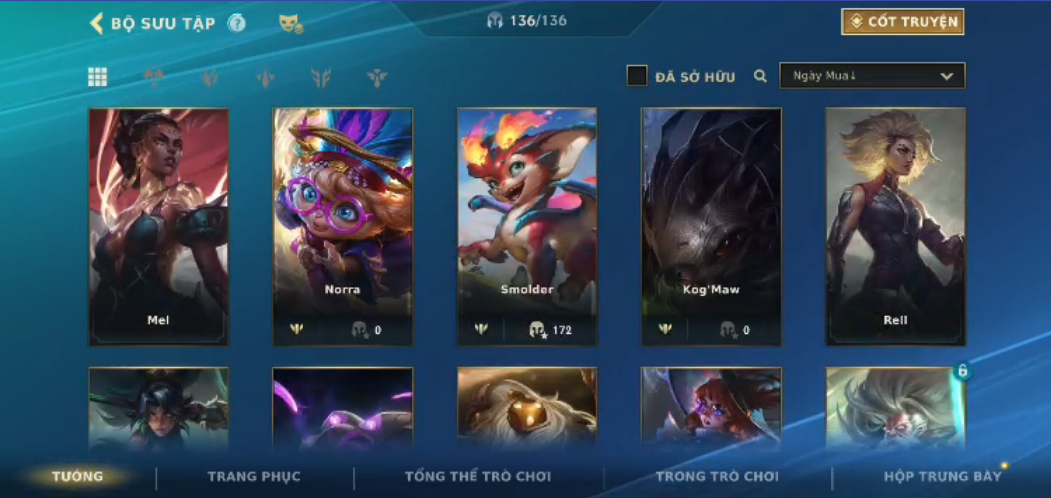The width and height of the screenshot is (1051, 498).
Task: Open the Rell champion card
Action: tap(895, 226)
